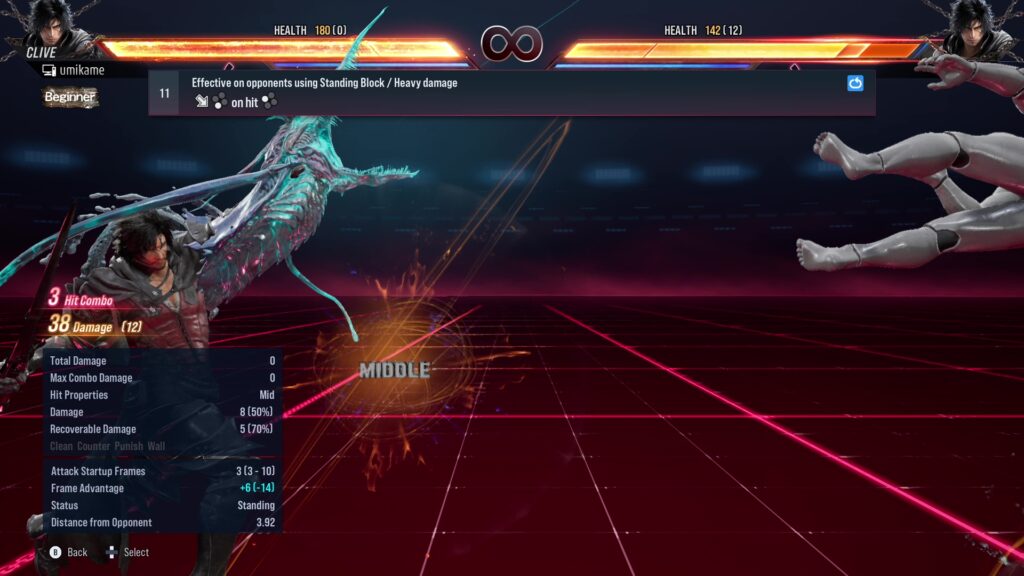The image size is (1024, 576).
Task: Select combo entry 11 about Standing Block
Action: 500,92
